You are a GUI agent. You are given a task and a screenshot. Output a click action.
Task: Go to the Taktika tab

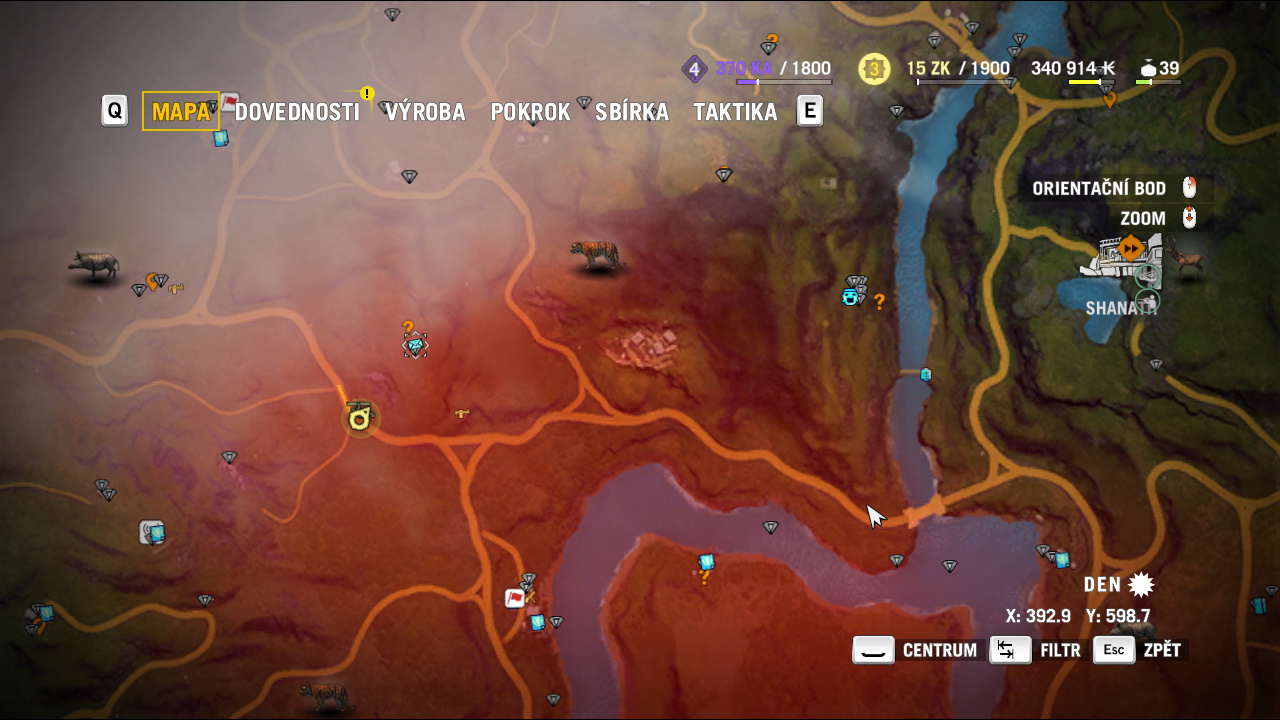[x=735, y=112]
